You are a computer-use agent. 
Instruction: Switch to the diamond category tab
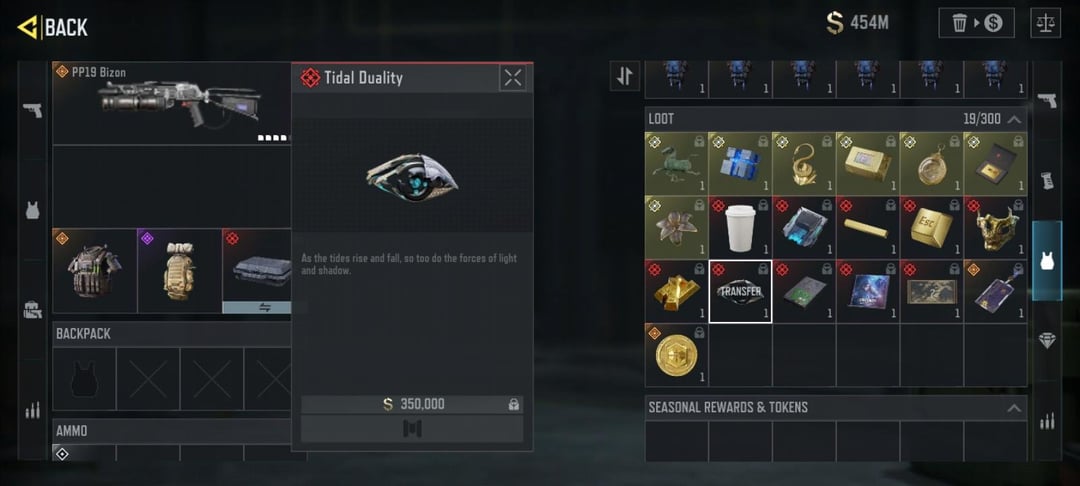pos(1047,340)
